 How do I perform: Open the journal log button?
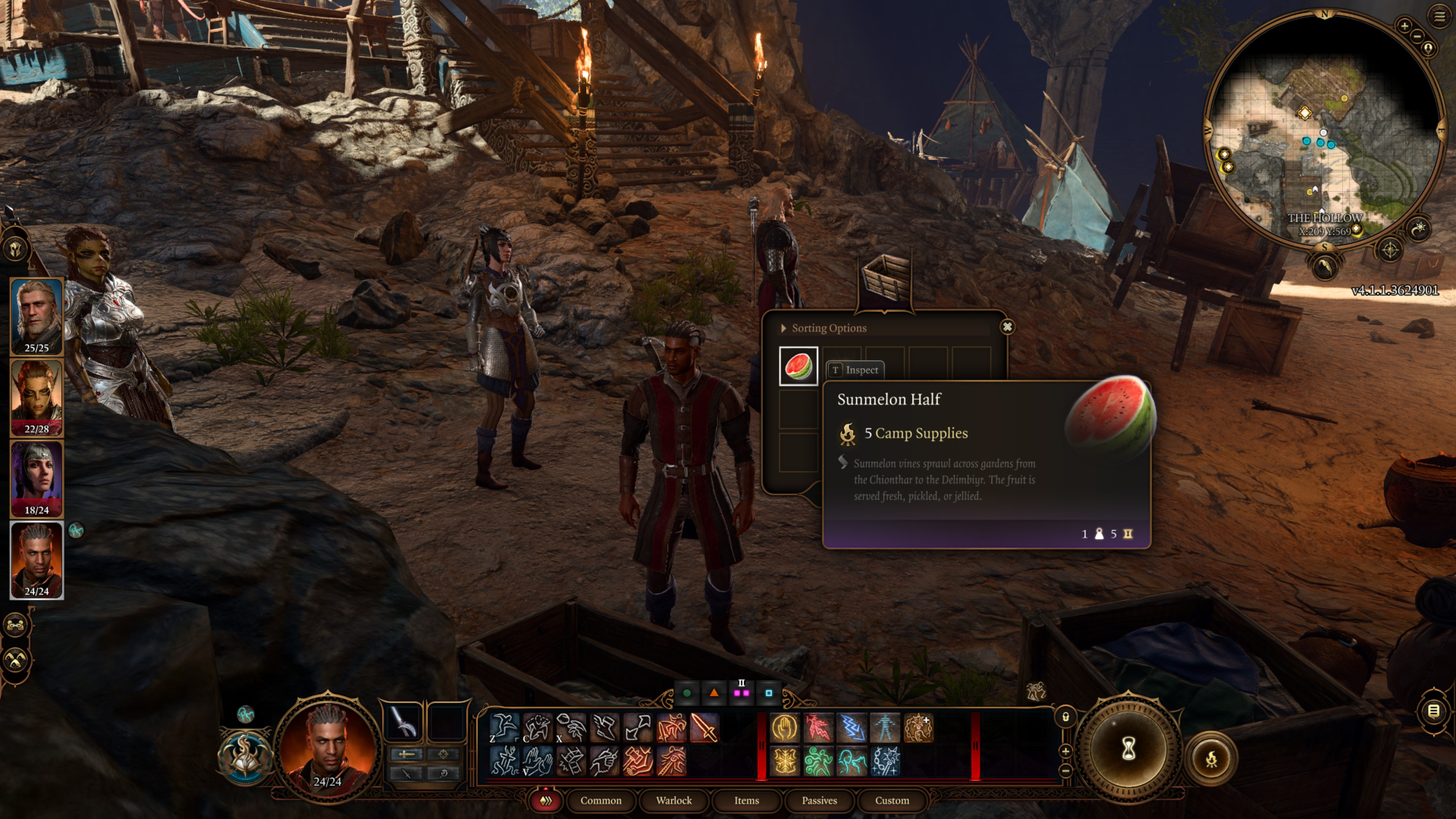click(x=1433, y=711)
